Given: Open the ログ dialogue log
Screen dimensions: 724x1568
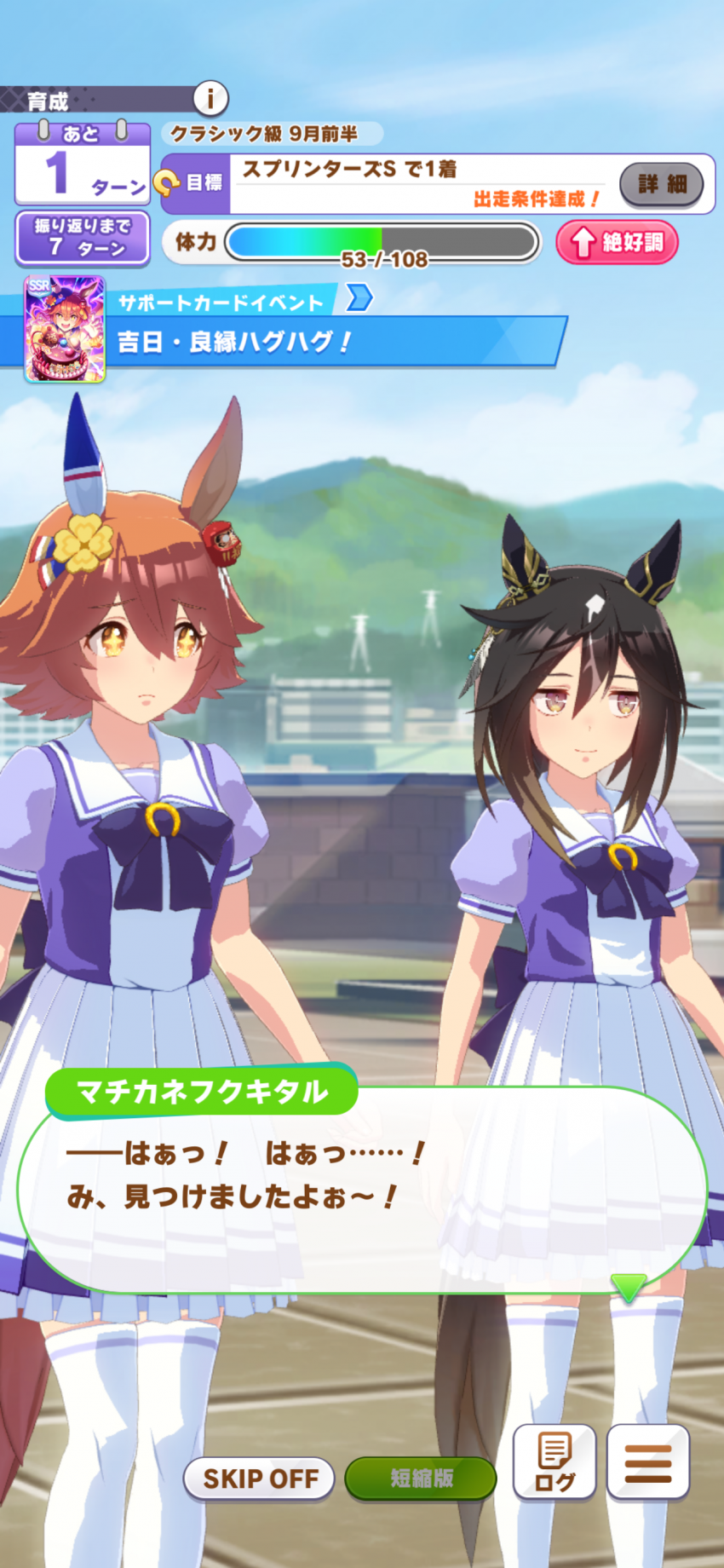Looking at the screenshot, I should pyautogui.click(x=554, y=1461).
